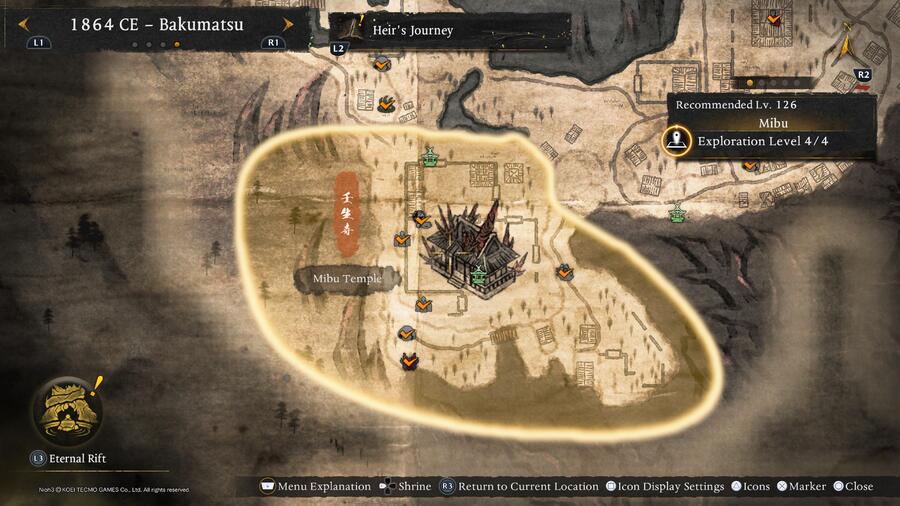900x506 pixels.
Task: Switch to the next era with right arrow
Action: [289, 24]
